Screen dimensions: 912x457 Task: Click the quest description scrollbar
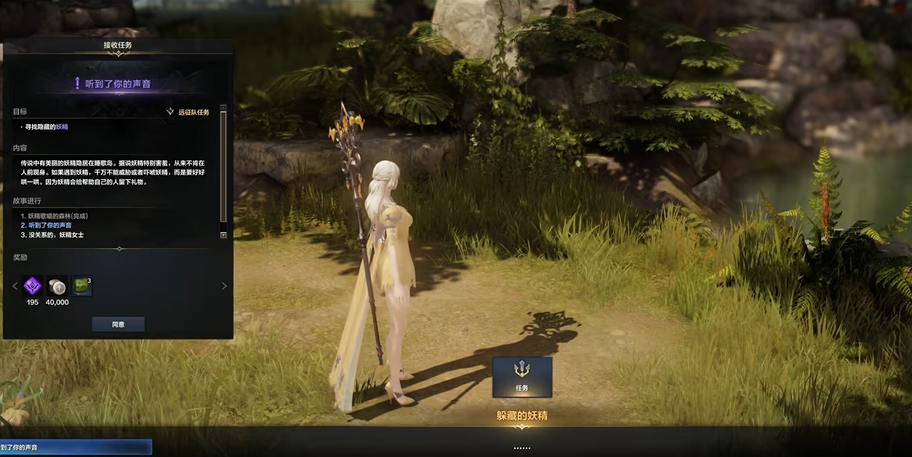[223, 170]
